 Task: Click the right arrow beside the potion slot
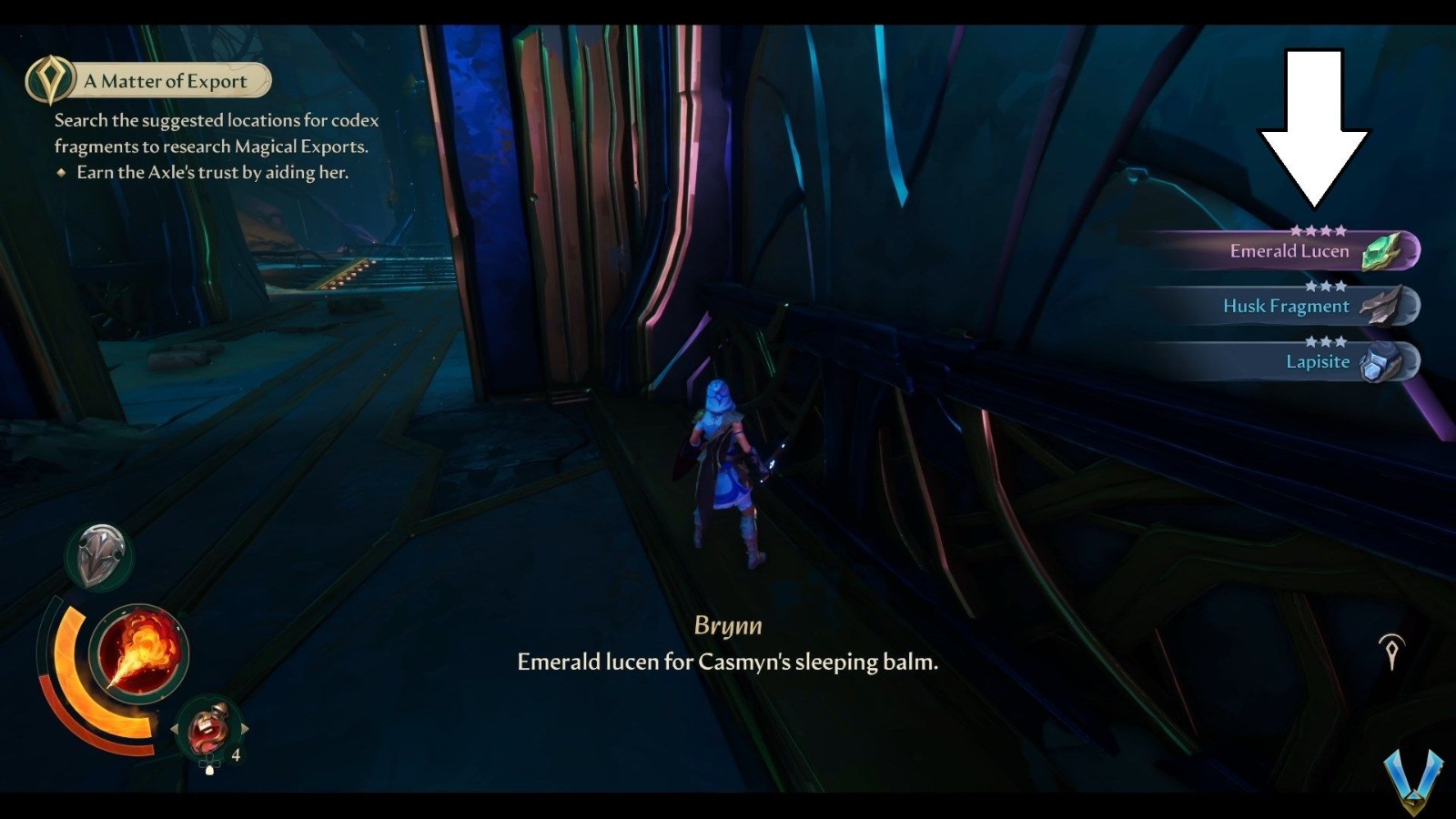point(247,728)
